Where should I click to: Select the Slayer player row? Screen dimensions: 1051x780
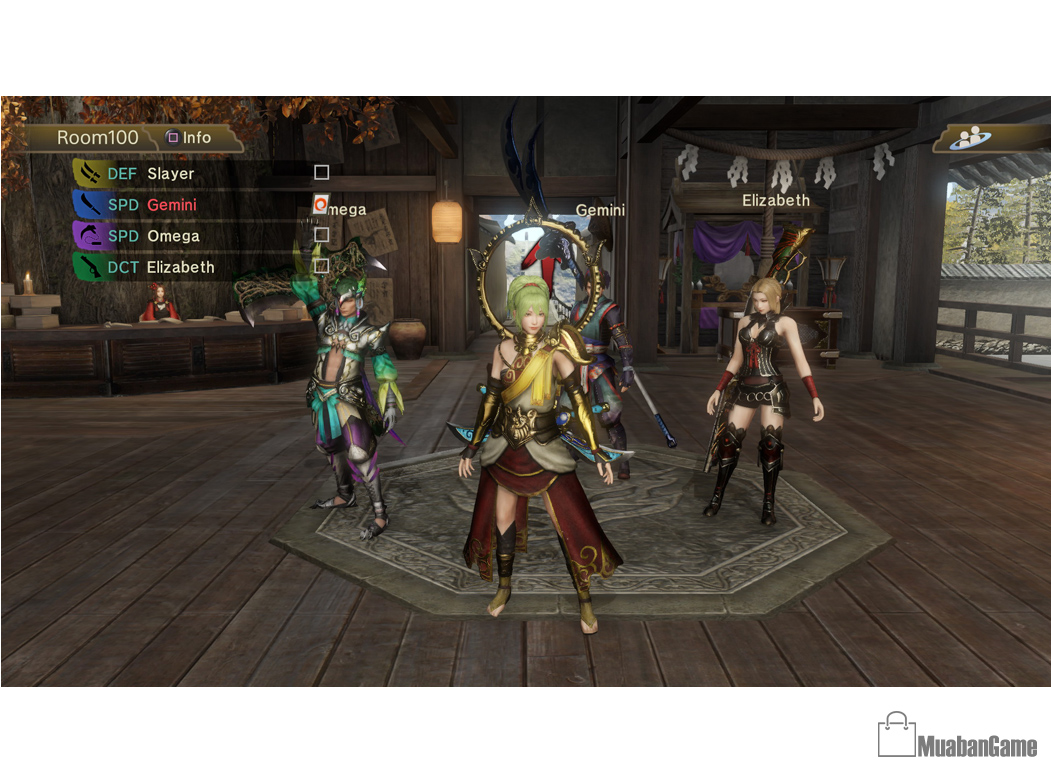pyautogui.click(x=171, y=173)
